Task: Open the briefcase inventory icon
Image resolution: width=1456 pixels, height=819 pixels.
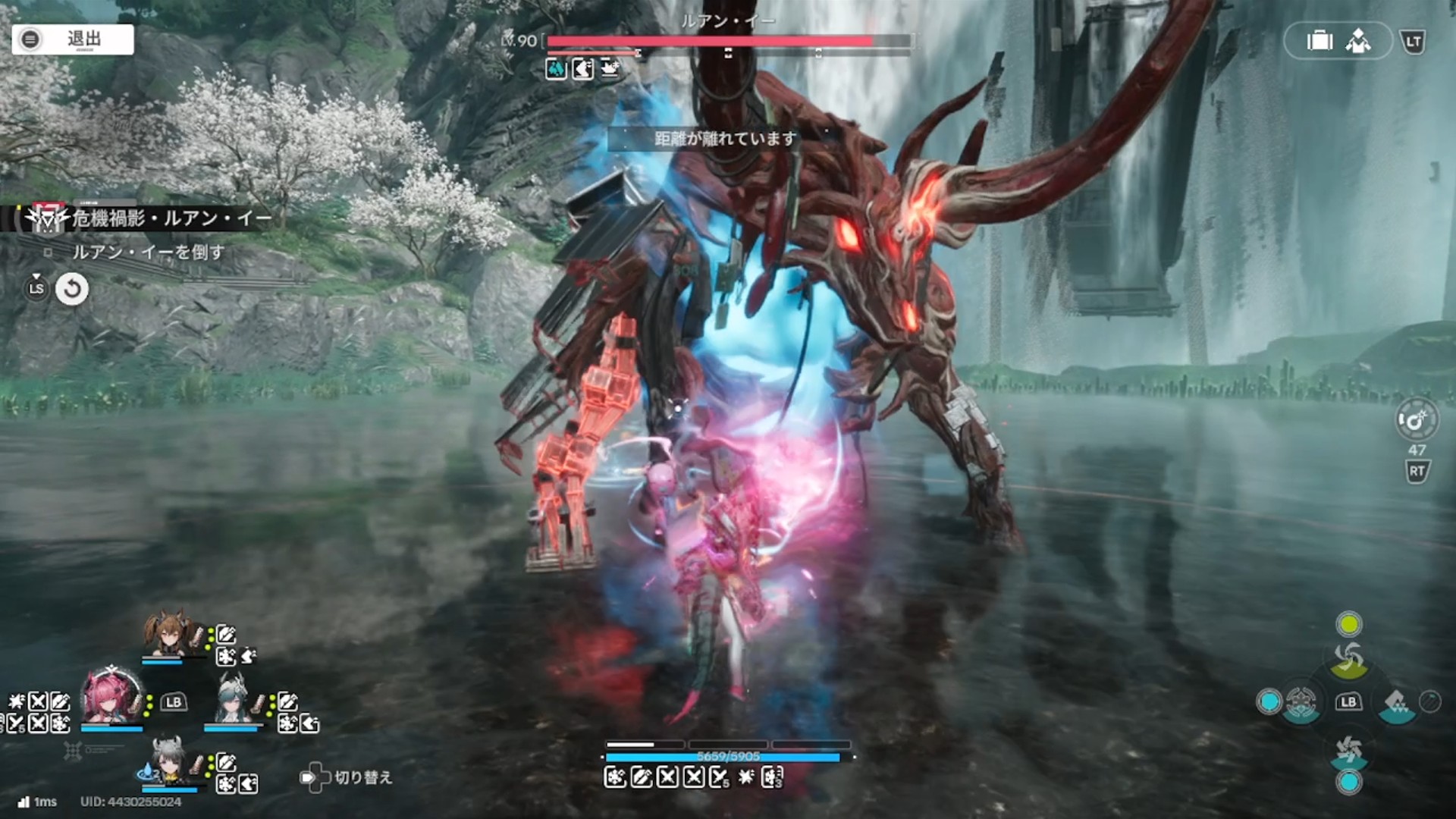Action: pyautogui.click(x=1319, y=41)
